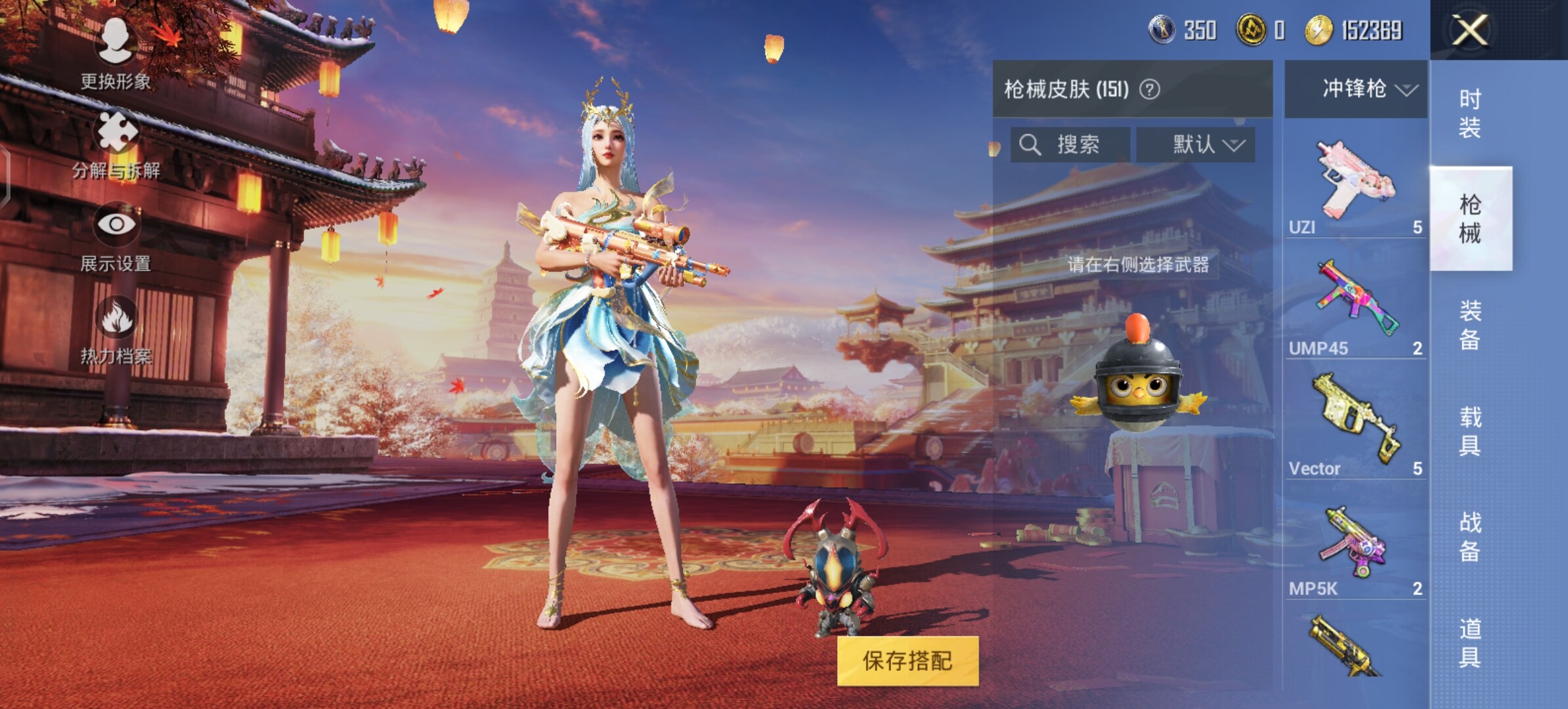Open 分解与拆解 dismantle menu
1568x709 pixels.
click(x=117, y=144)
